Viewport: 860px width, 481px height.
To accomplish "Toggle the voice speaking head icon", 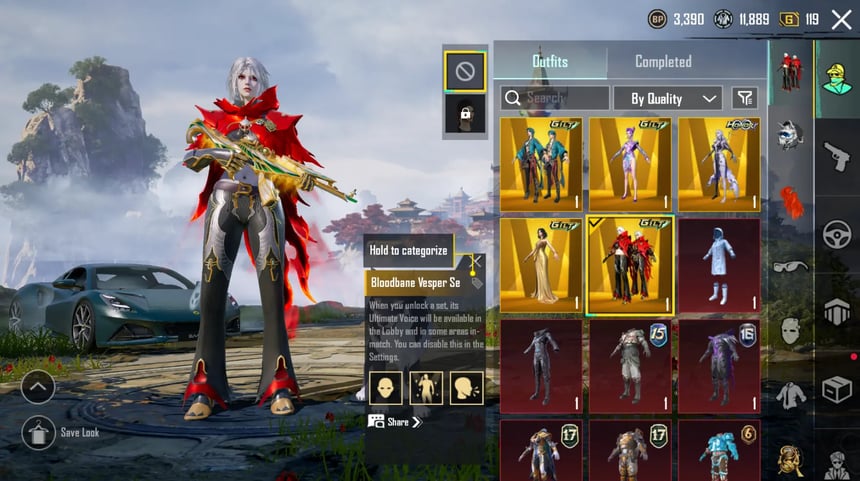I will 467,386.
